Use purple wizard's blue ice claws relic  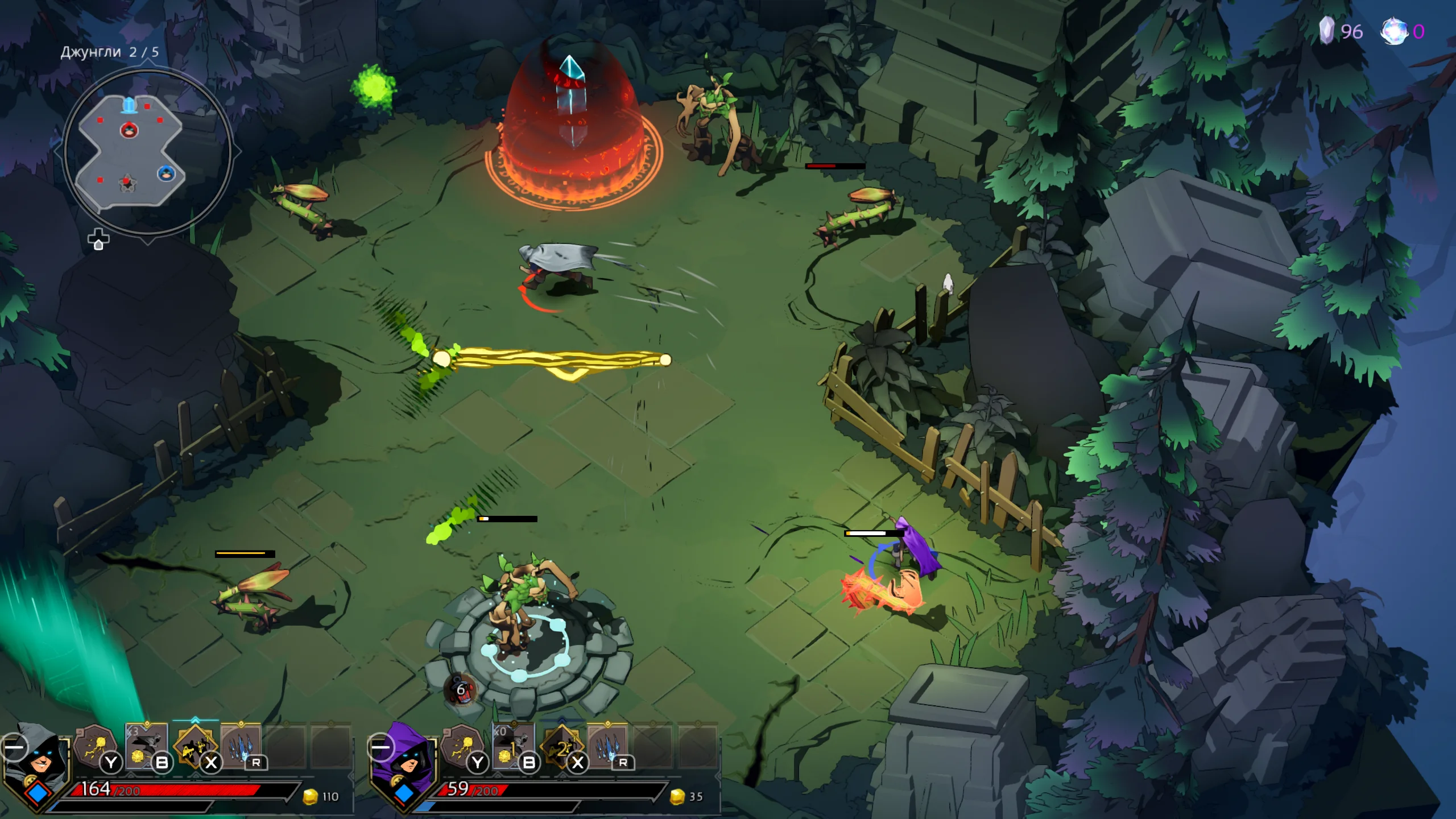click(x=607, y=745)
